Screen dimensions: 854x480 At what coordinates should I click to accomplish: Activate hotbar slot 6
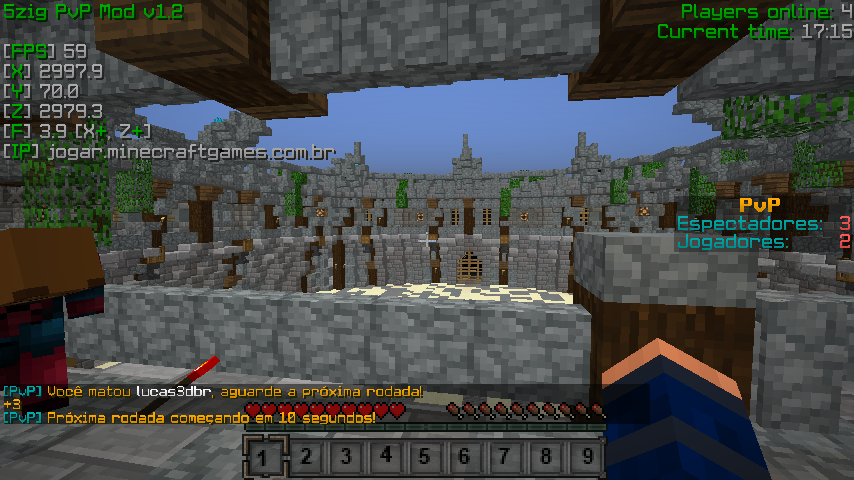coord(466,458)
